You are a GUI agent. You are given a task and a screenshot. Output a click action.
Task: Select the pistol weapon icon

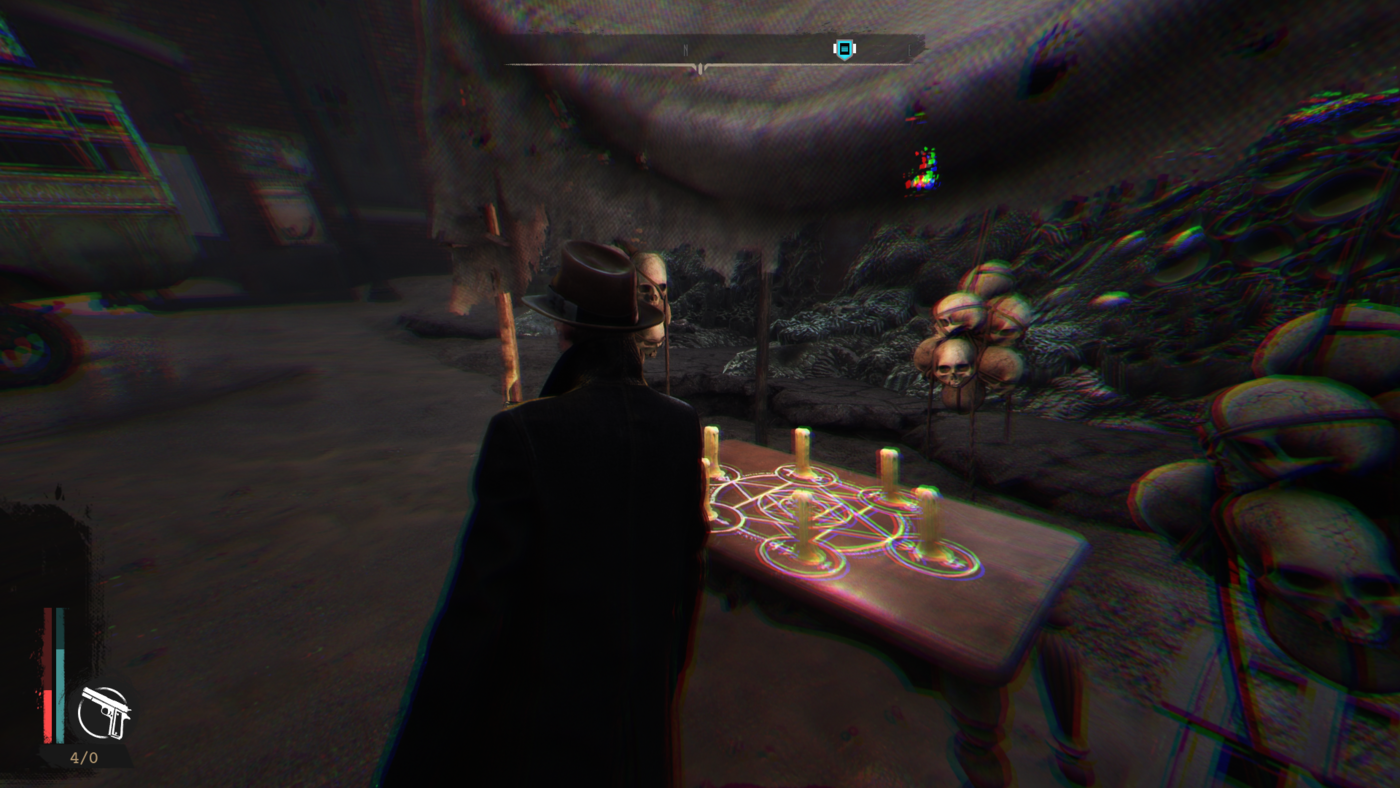coord(105,712)
